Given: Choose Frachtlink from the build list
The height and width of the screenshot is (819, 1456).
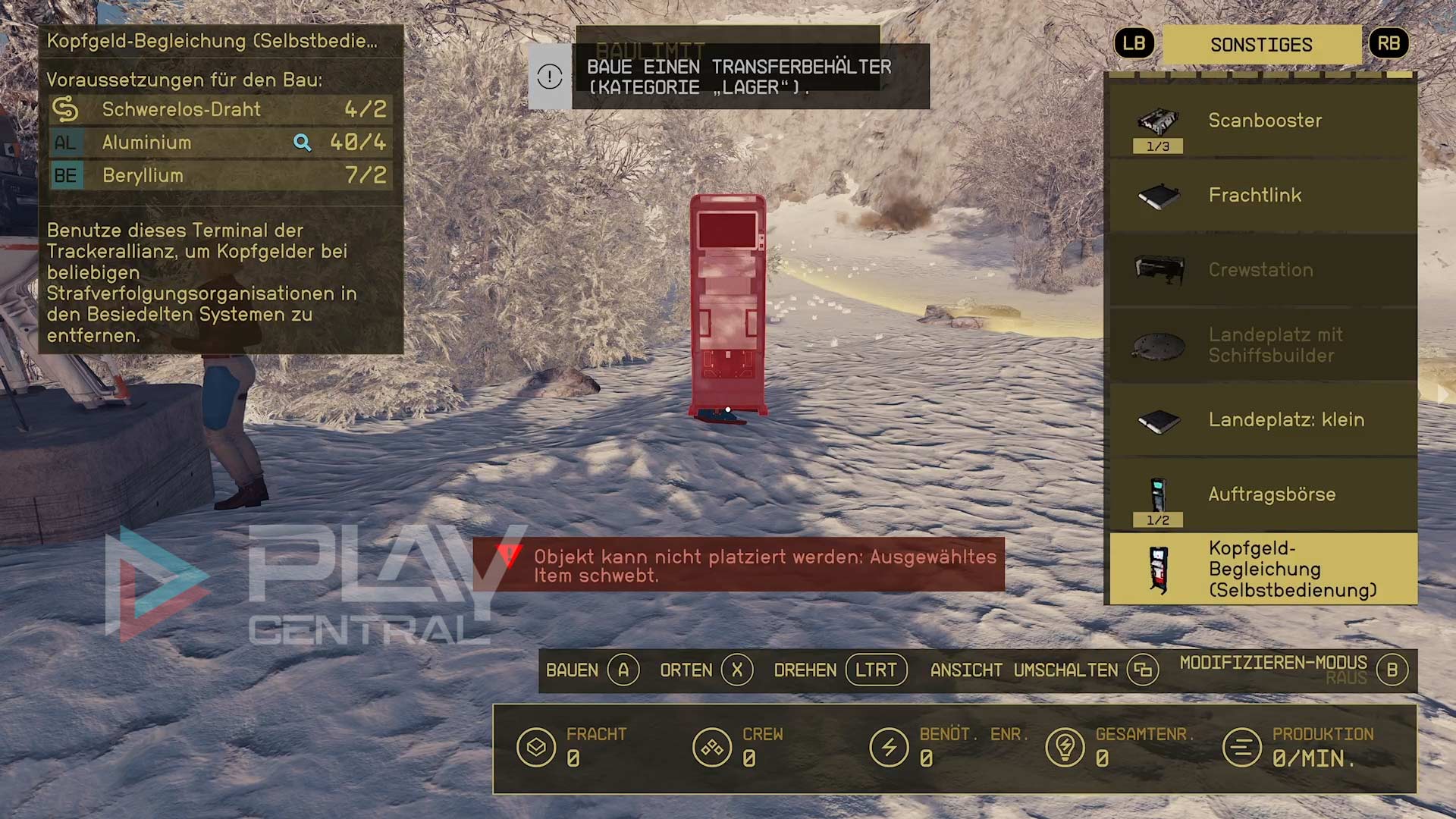Looking at the screenshot, I should coord(1263,196).
